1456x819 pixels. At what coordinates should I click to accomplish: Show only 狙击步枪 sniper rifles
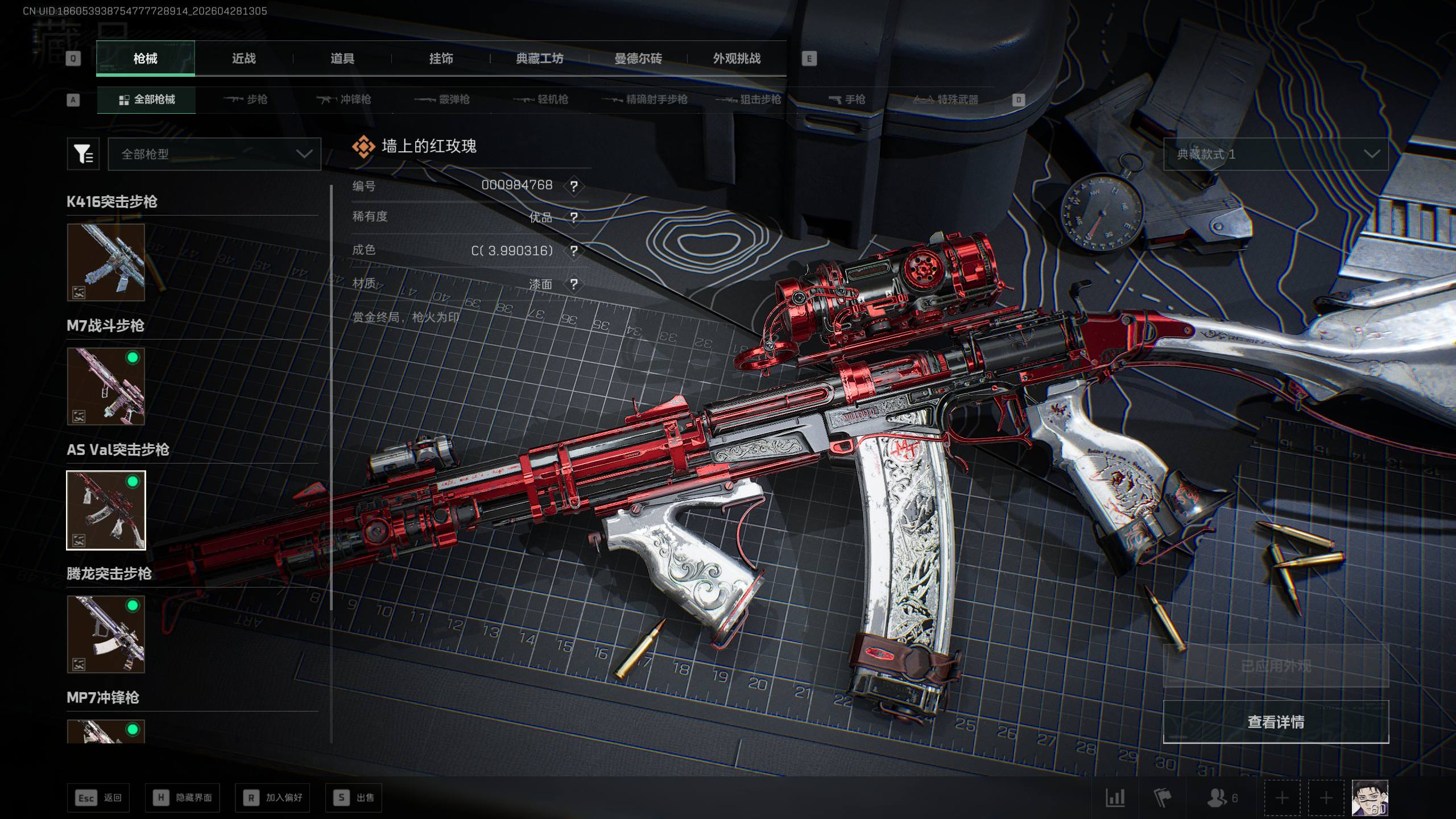pyautogui.click(x=748, y=100)
